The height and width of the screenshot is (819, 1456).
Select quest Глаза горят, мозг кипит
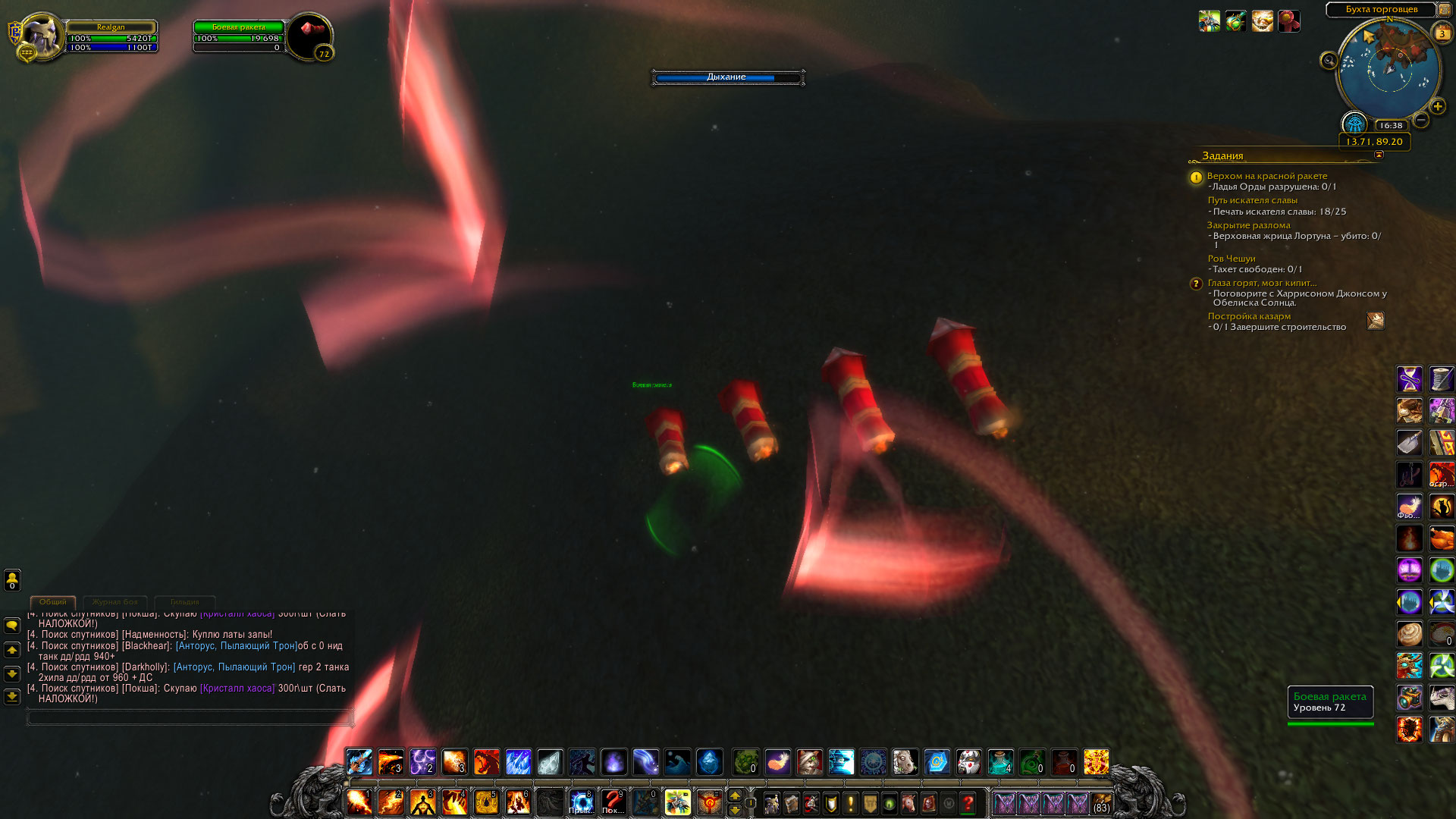(x=1261, y=283)
